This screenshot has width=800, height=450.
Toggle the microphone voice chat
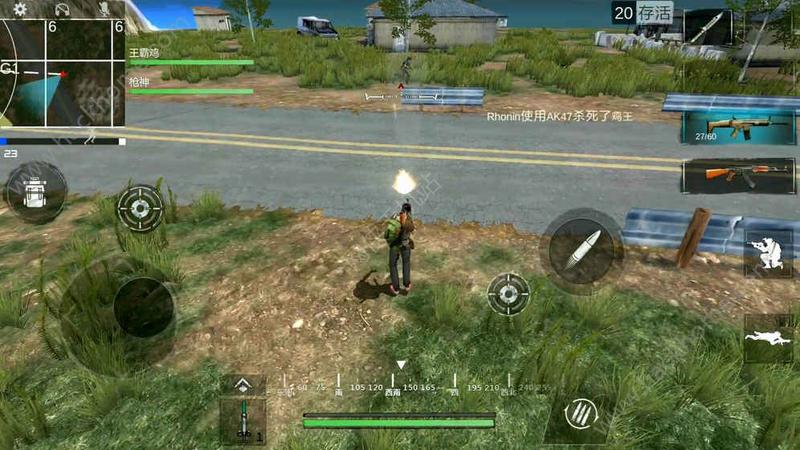[x=104, y=9]
